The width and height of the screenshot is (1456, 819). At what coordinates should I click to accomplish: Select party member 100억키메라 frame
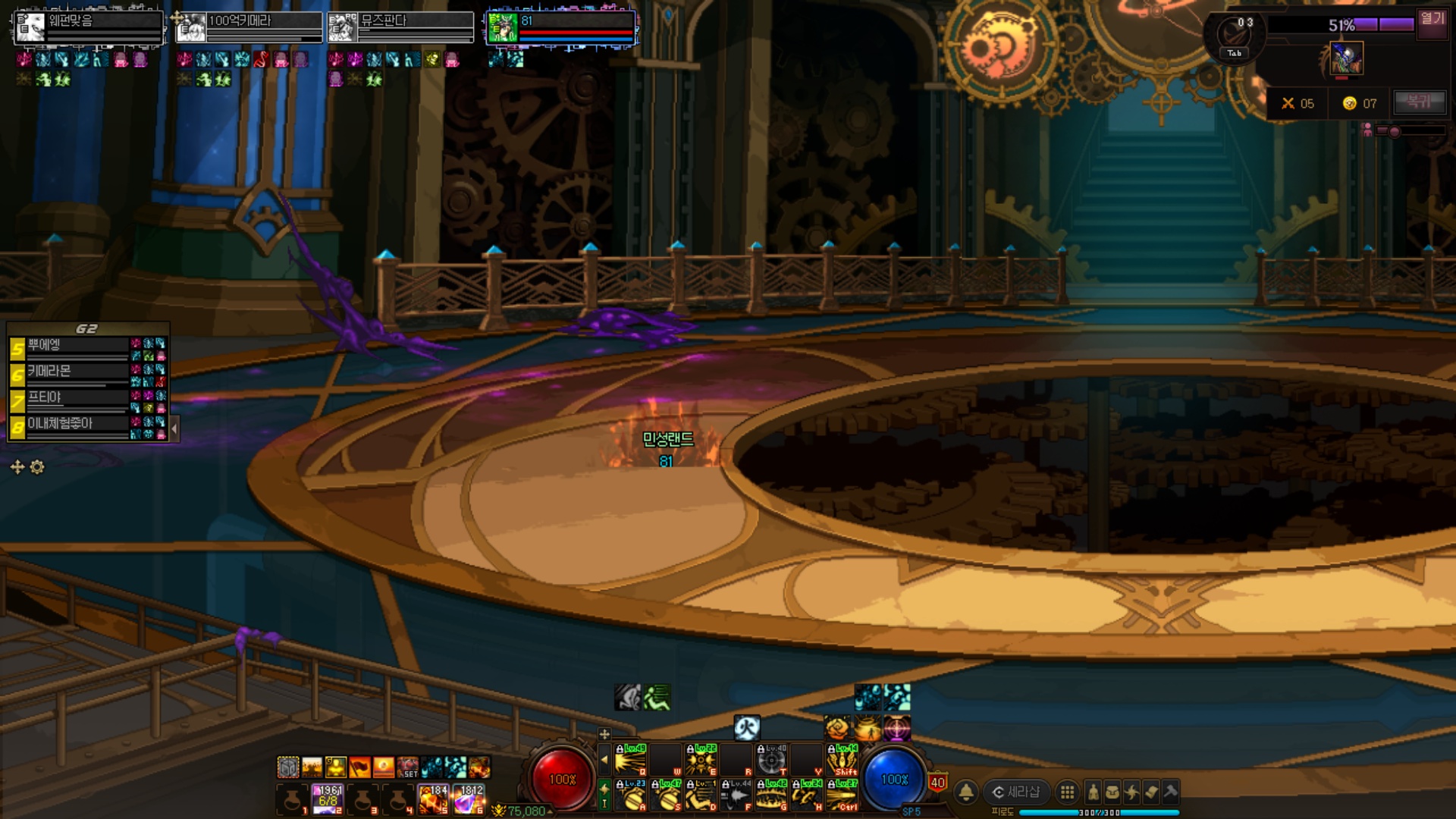[x=249, y=27]
